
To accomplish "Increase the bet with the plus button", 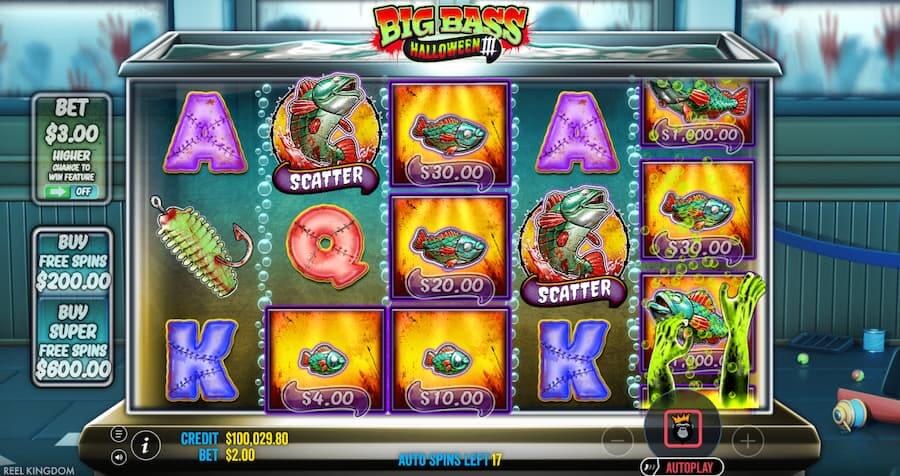I will pos(747,439).
